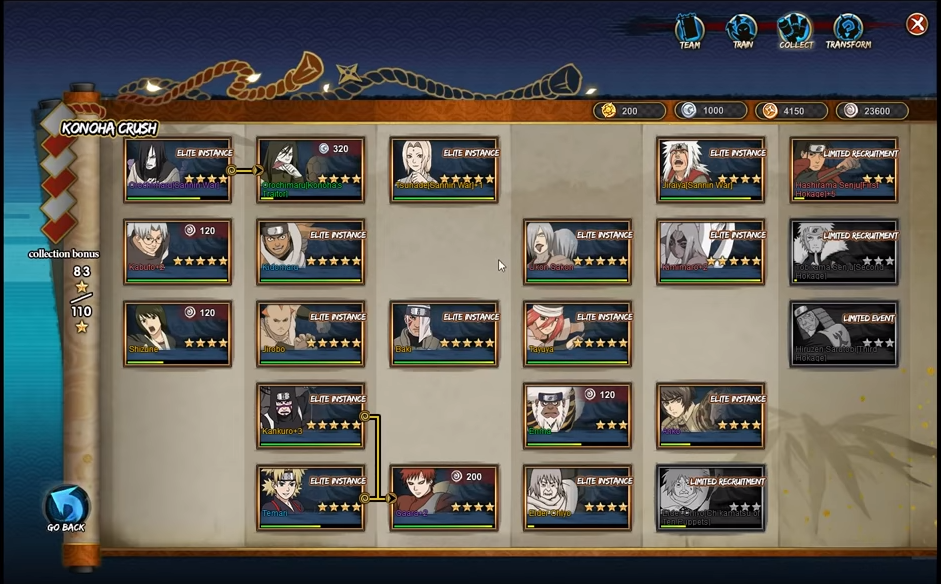
Task: Open the Kankuro ninja card
Action: [310, 415]
